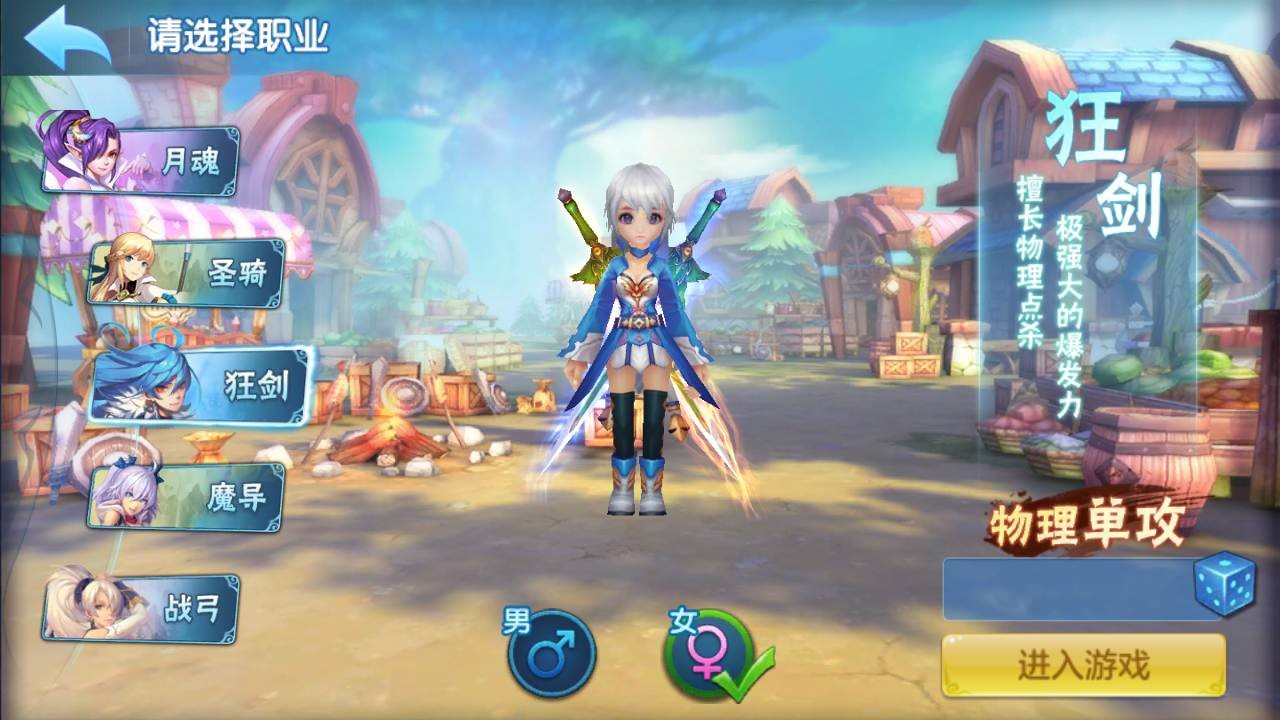This screenshot has width=1280, height=720.
Task: Enter the game with 进入游戏
Action: 1083,665
